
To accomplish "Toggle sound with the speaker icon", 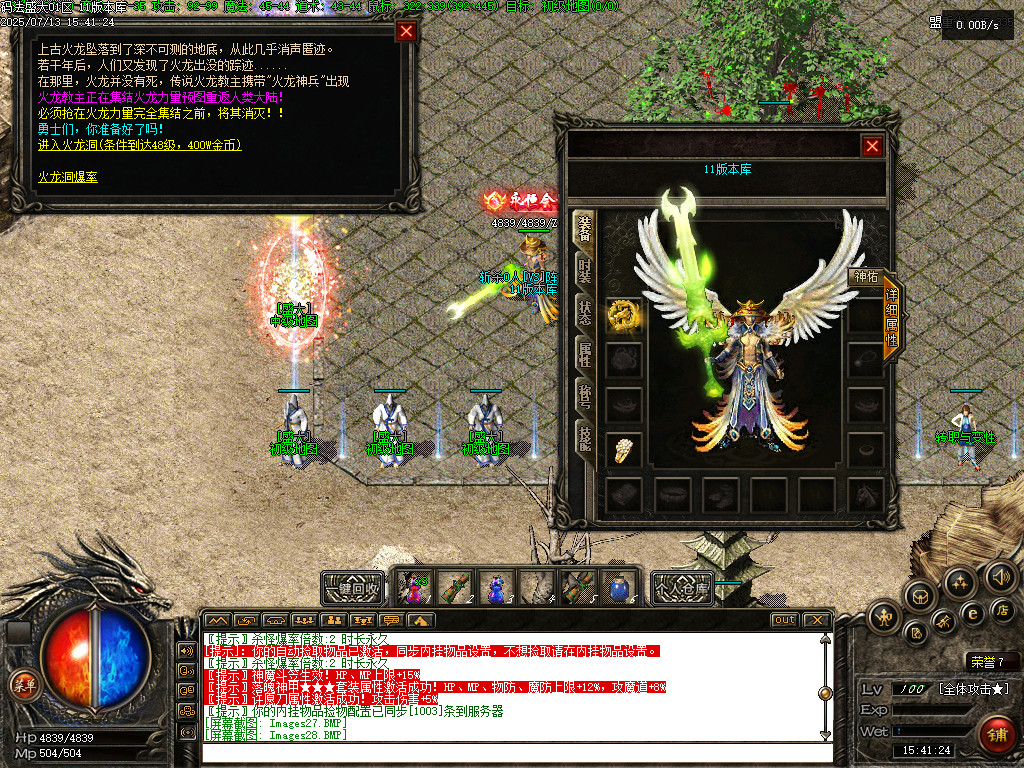I will click(x=1000, y=576).
